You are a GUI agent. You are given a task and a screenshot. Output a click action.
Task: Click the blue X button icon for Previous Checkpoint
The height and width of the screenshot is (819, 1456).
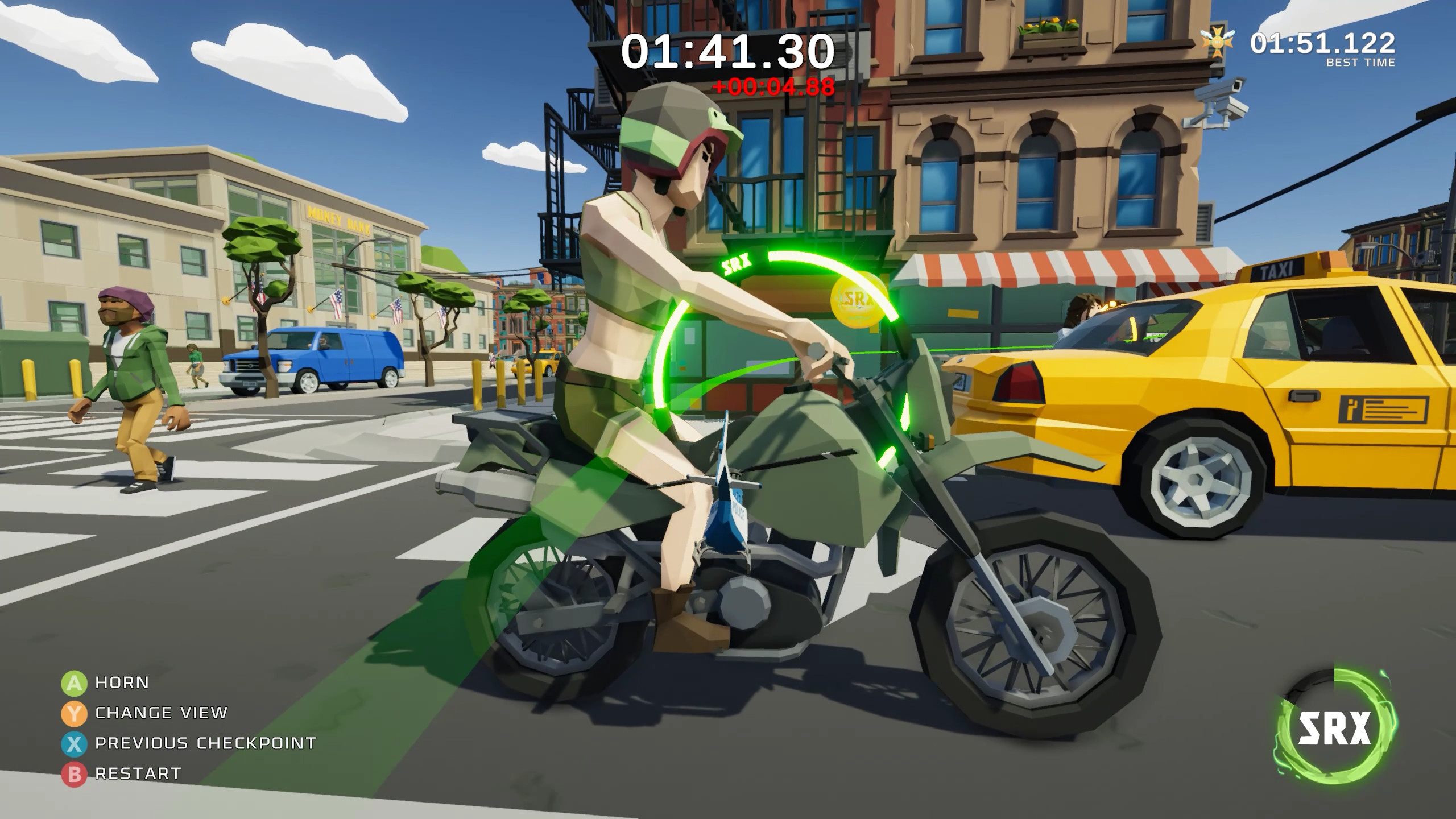pos(73,743)
